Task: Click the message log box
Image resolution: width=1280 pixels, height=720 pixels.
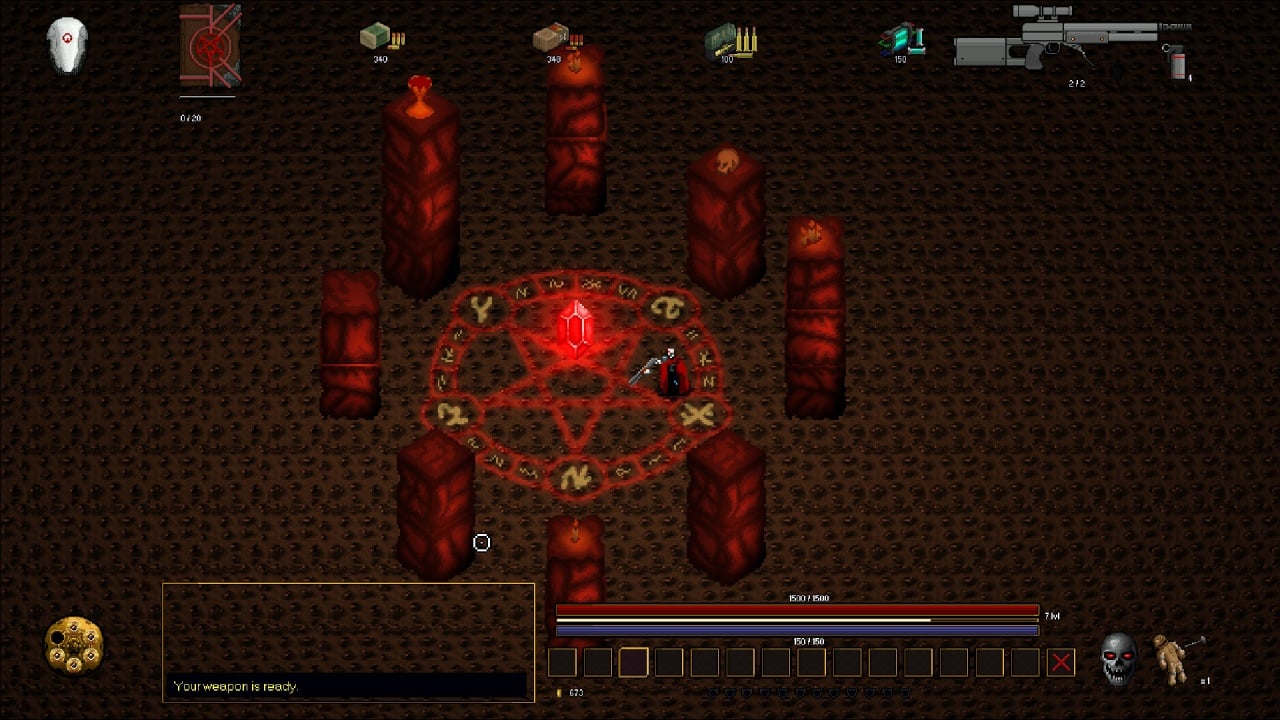Action: point(348,641)
